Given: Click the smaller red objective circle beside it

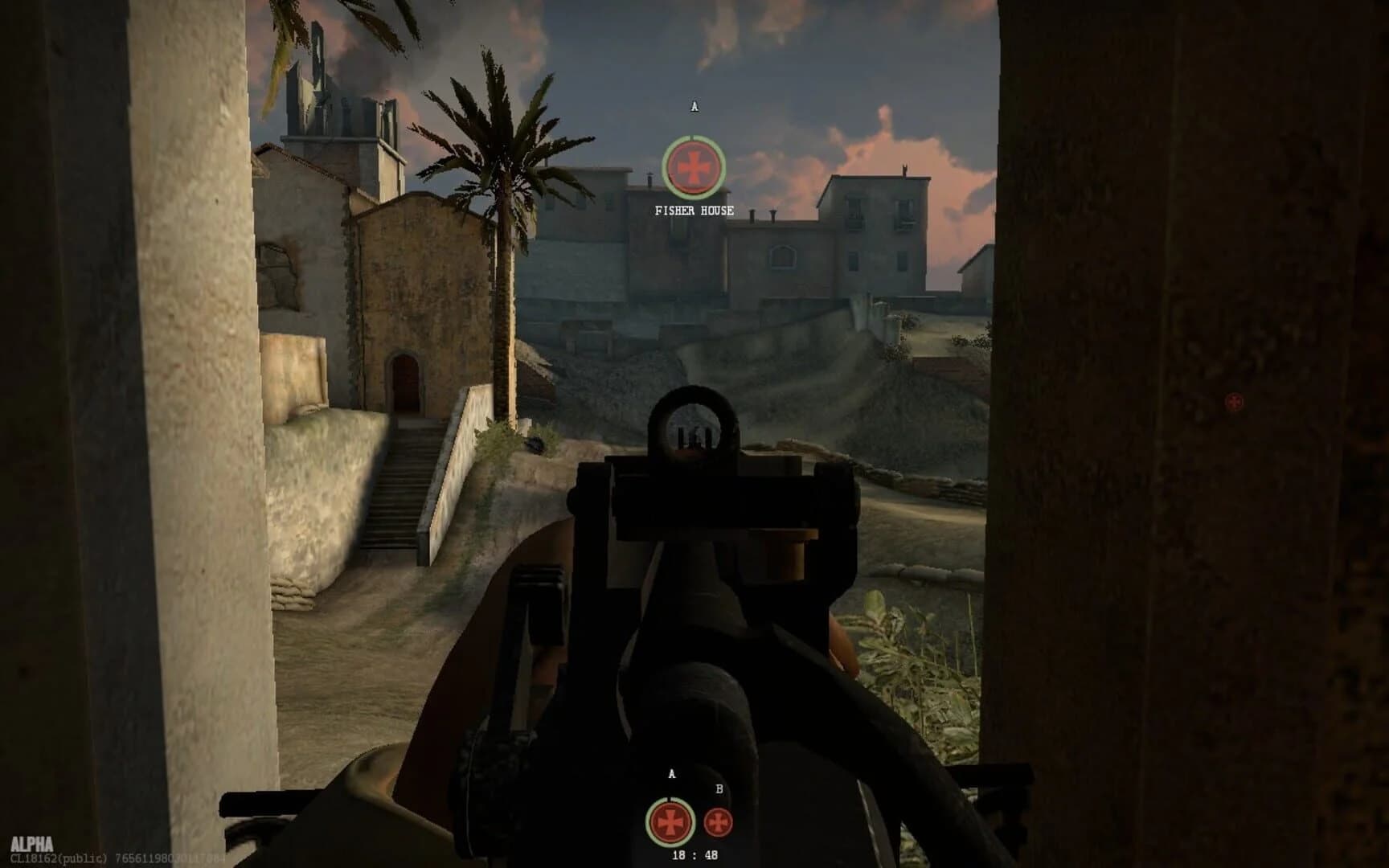Looking at the screenshot, I should click(x=718, y=821).
